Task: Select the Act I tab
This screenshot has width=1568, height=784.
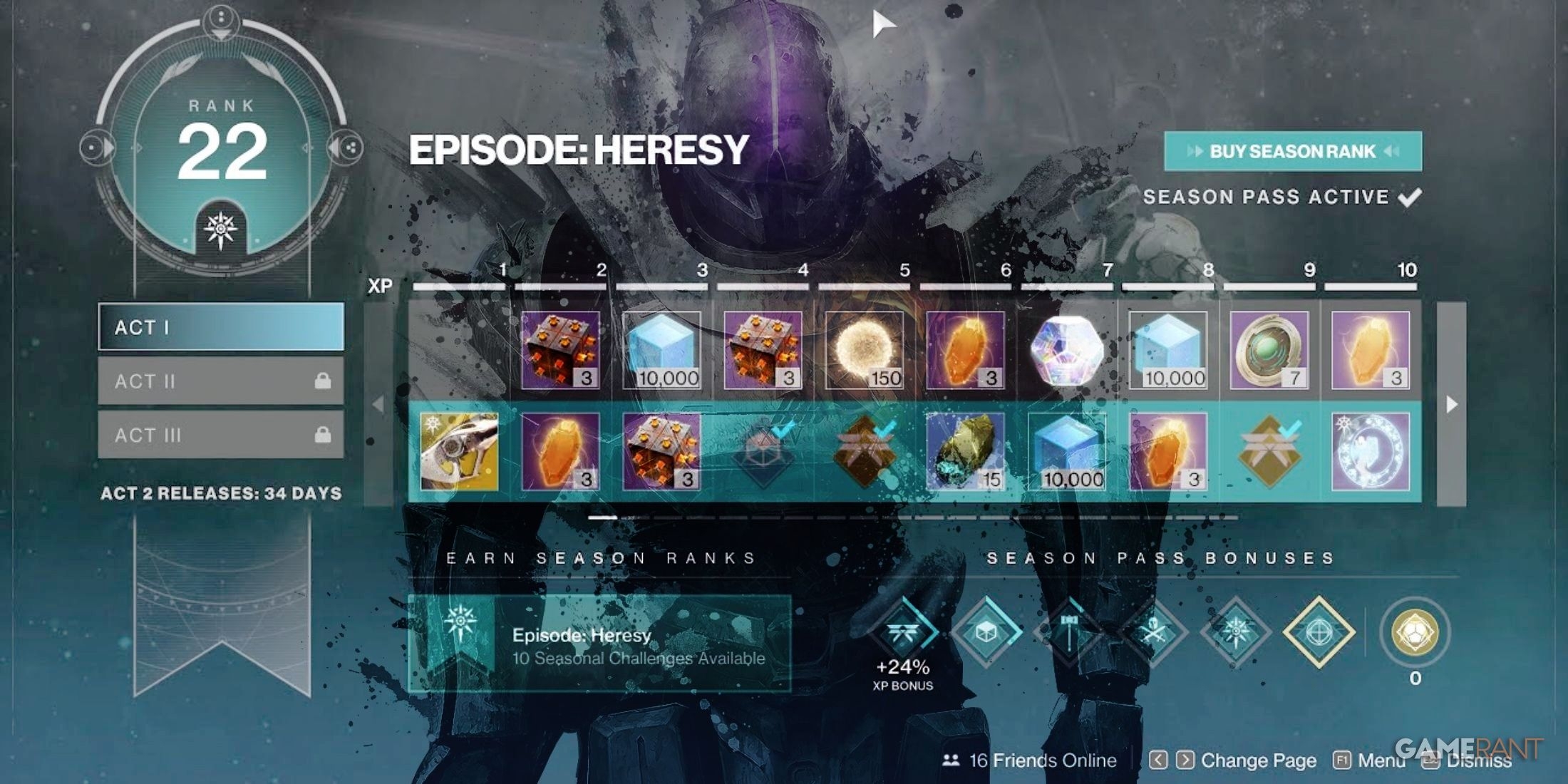Action: point(221,327)
